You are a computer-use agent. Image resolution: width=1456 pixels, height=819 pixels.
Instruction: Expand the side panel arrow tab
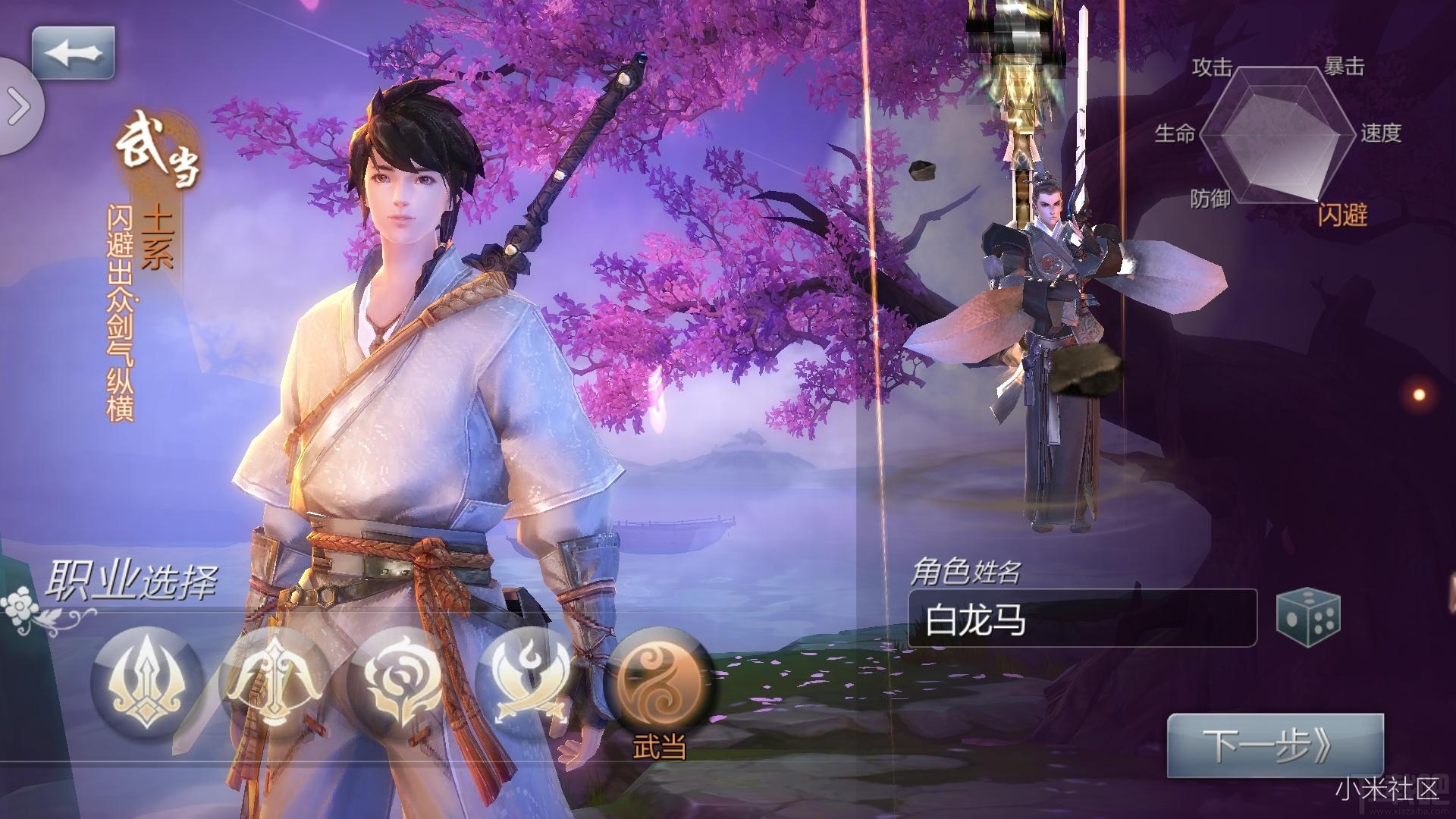pos(19,107)
